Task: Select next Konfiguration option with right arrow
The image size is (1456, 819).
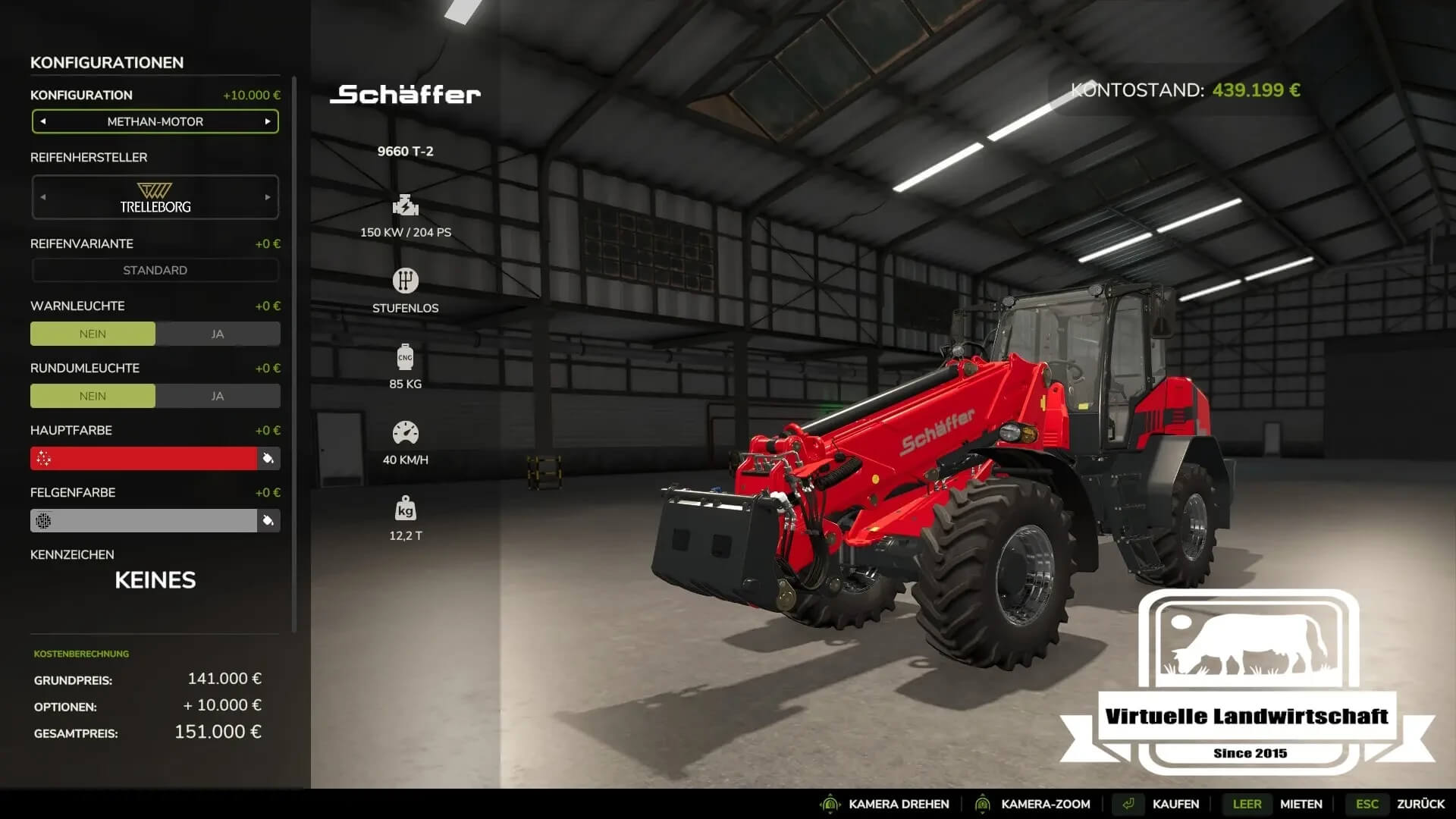Action: pos(268,121)
